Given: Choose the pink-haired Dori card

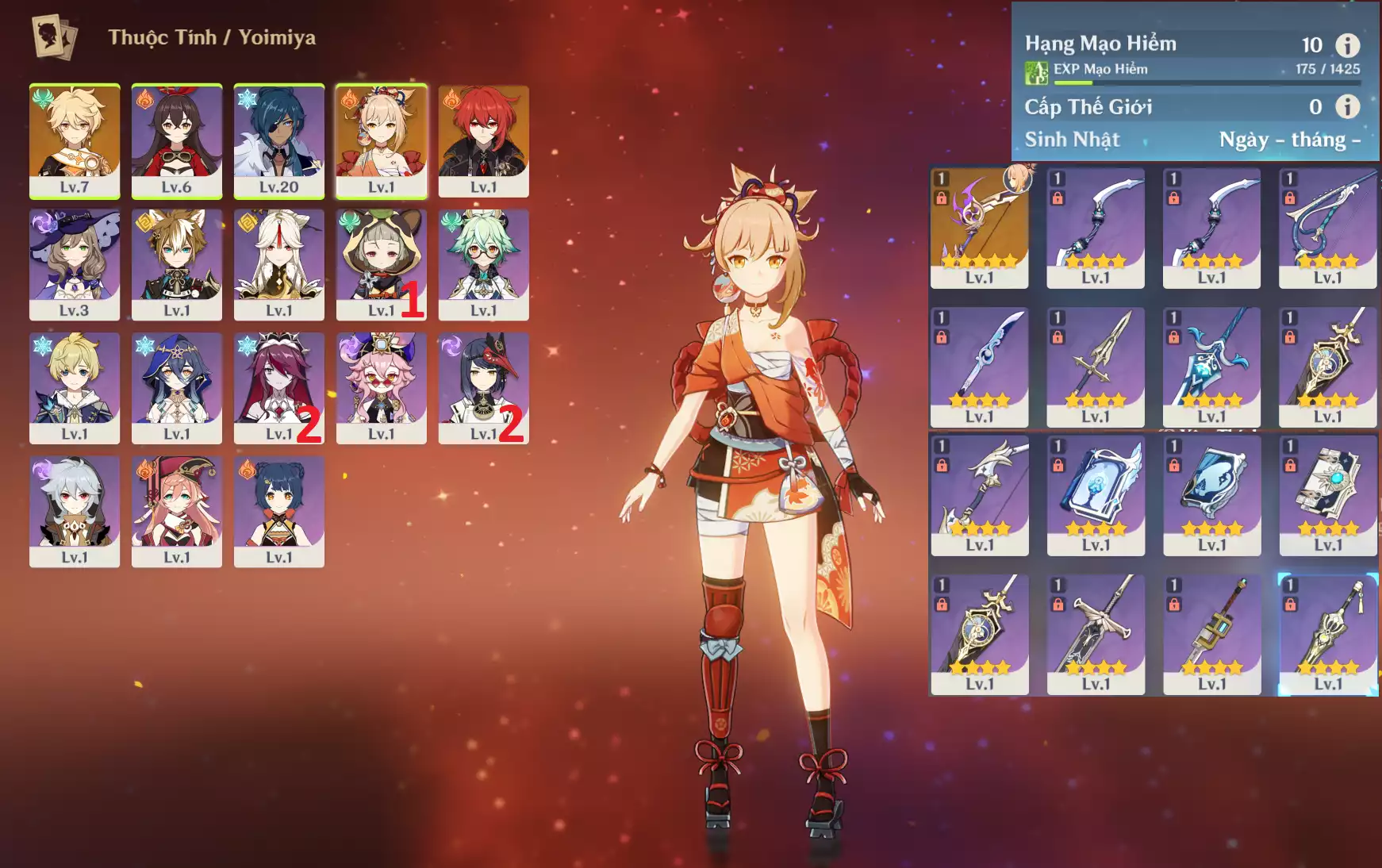Looking at the screenshot, I should point(381,387).
